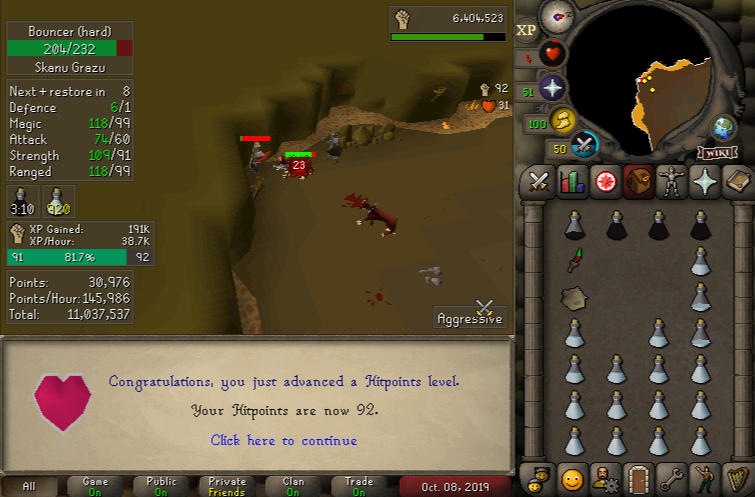Open the Logout door tab
This screenshot has height=497, width=755.
pos(638,477)
